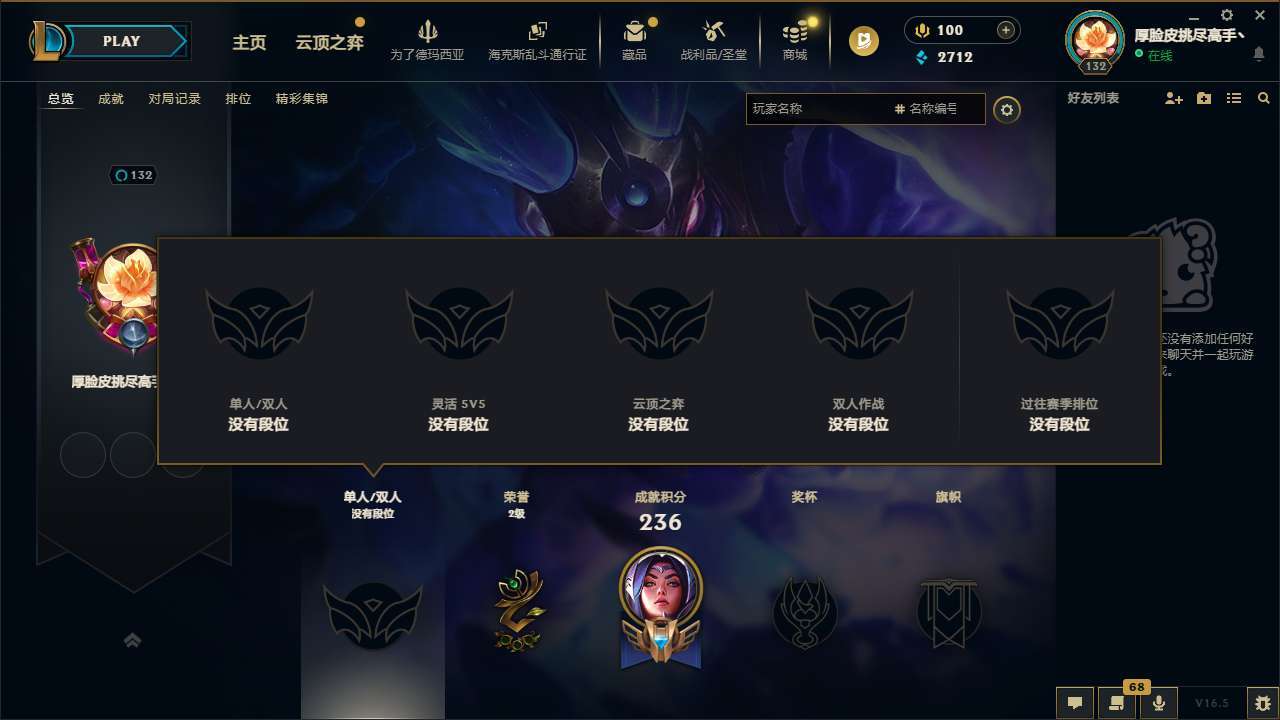Toggle the friends list view mode icon
The image size is (1280, 720).
click(x=1236, y=98)
